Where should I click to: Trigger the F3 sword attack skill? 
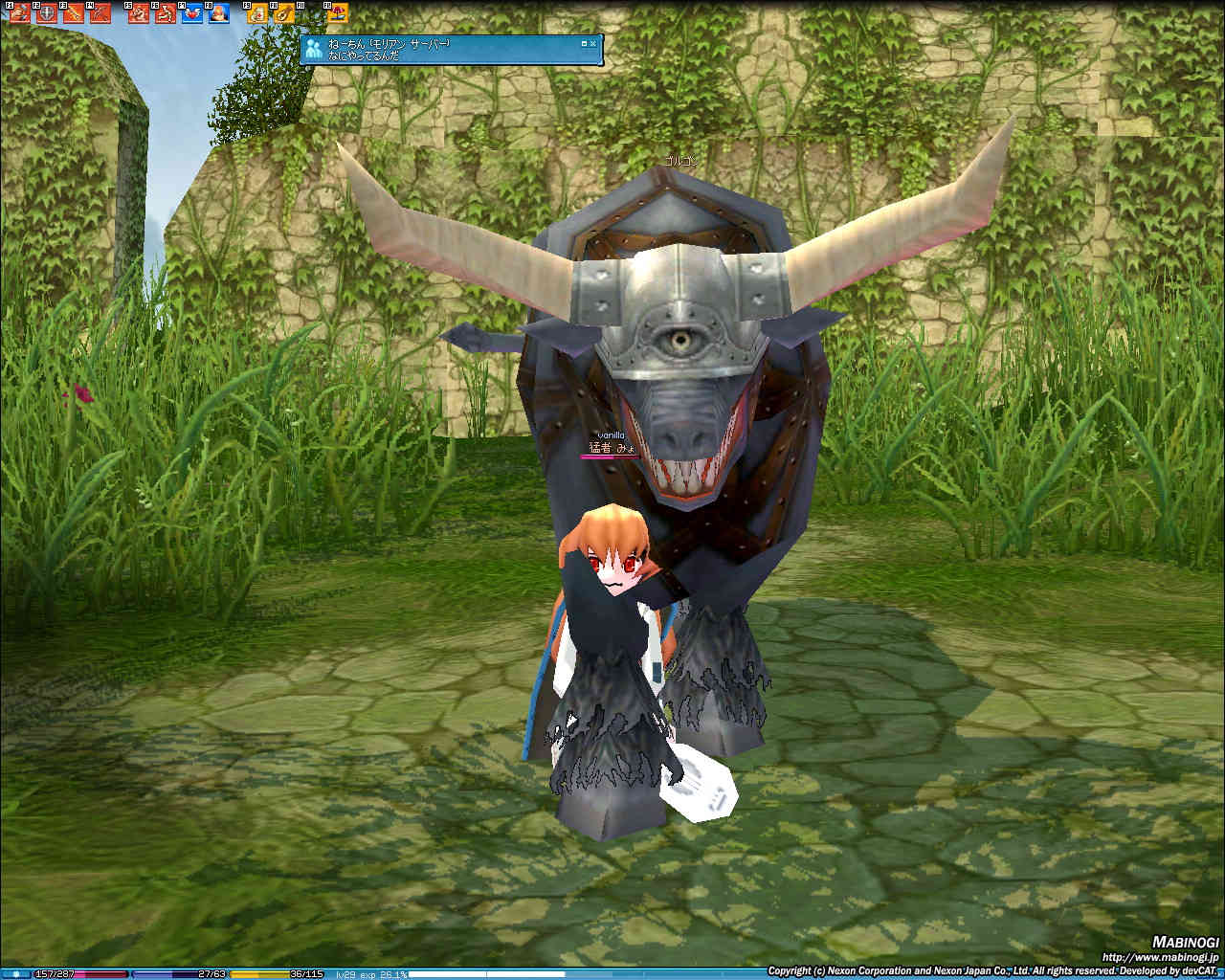(74, 13)
